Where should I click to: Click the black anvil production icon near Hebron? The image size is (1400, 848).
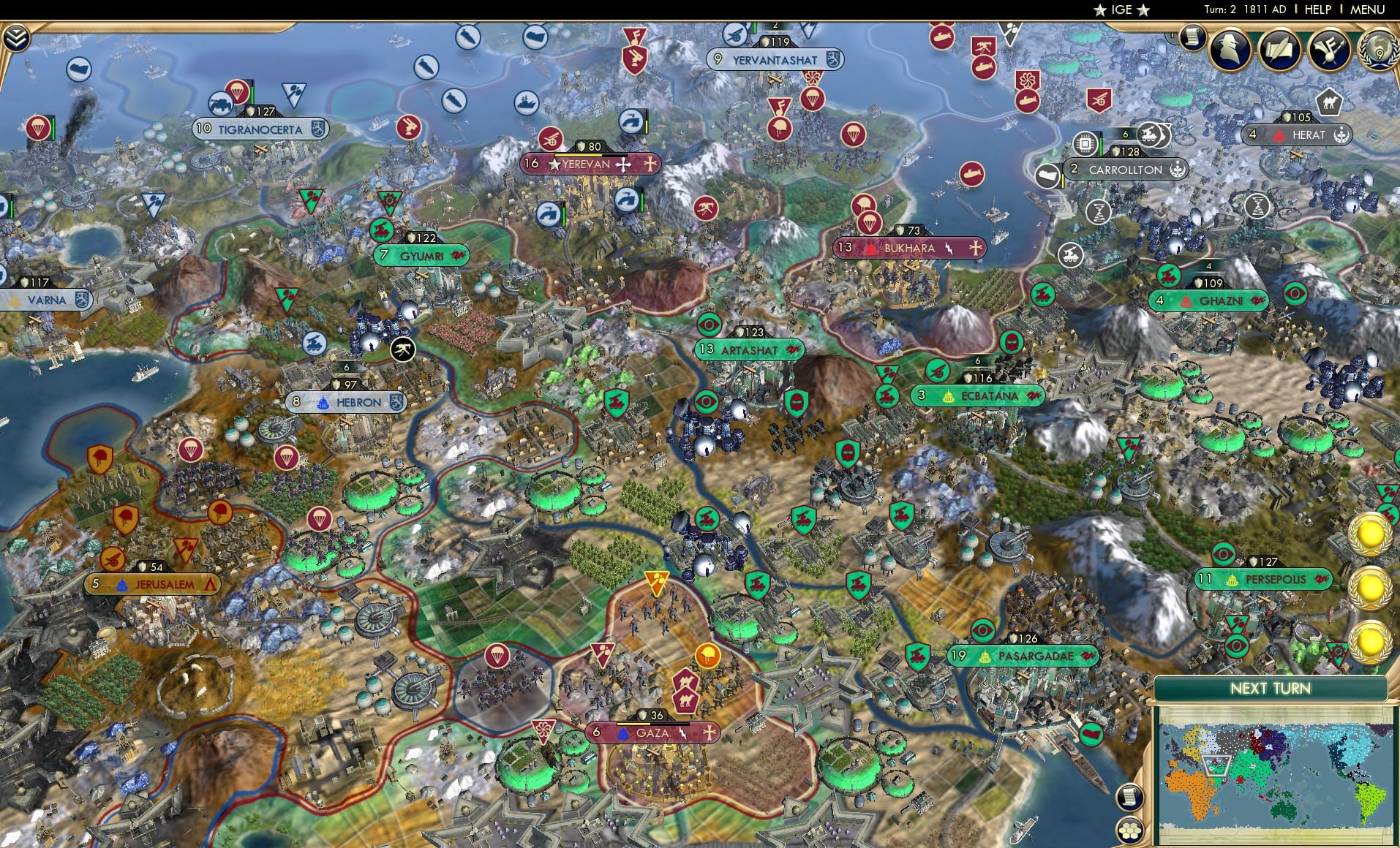(x=403, y=349)
